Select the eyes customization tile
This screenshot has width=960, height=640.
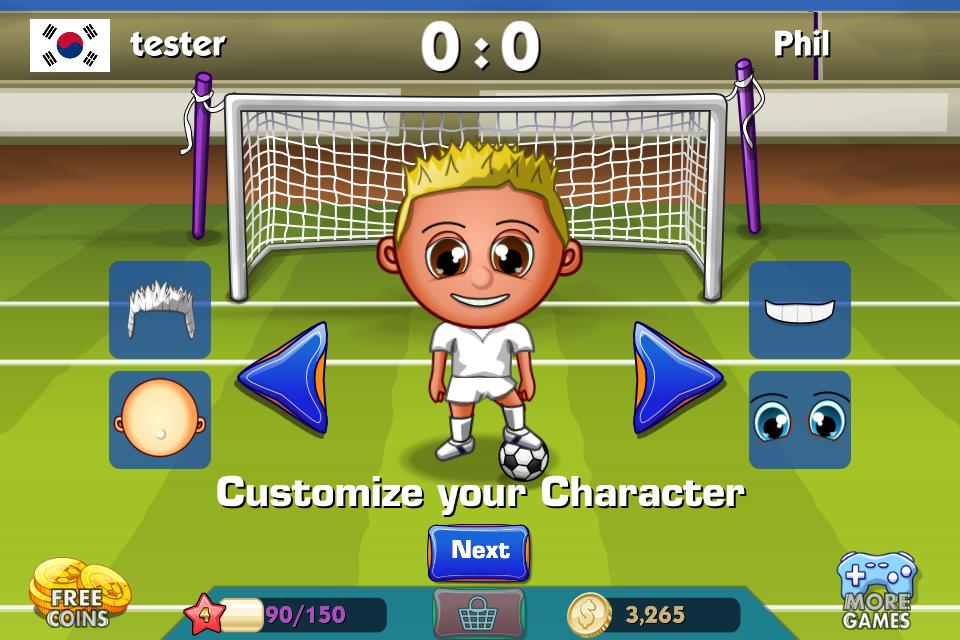(800, 420)
